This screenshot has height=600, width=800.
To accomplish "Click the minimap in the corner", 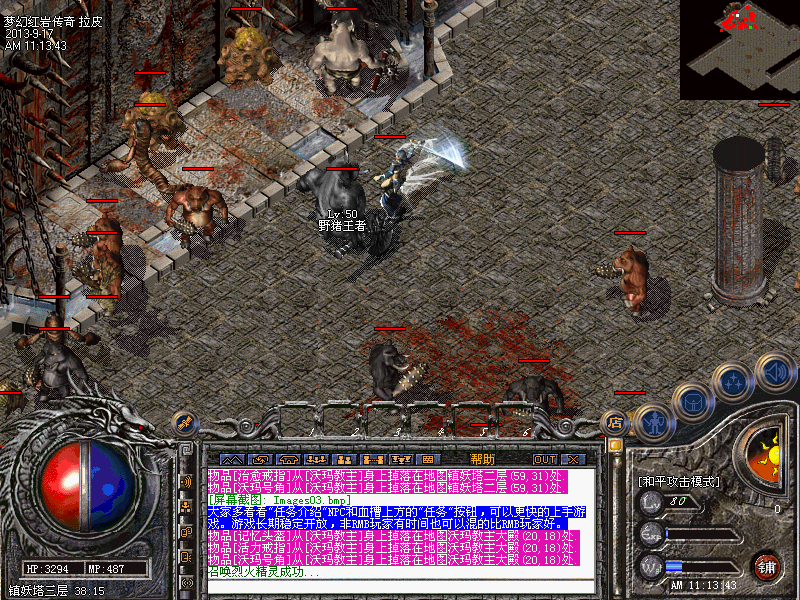I will (739, 48).
